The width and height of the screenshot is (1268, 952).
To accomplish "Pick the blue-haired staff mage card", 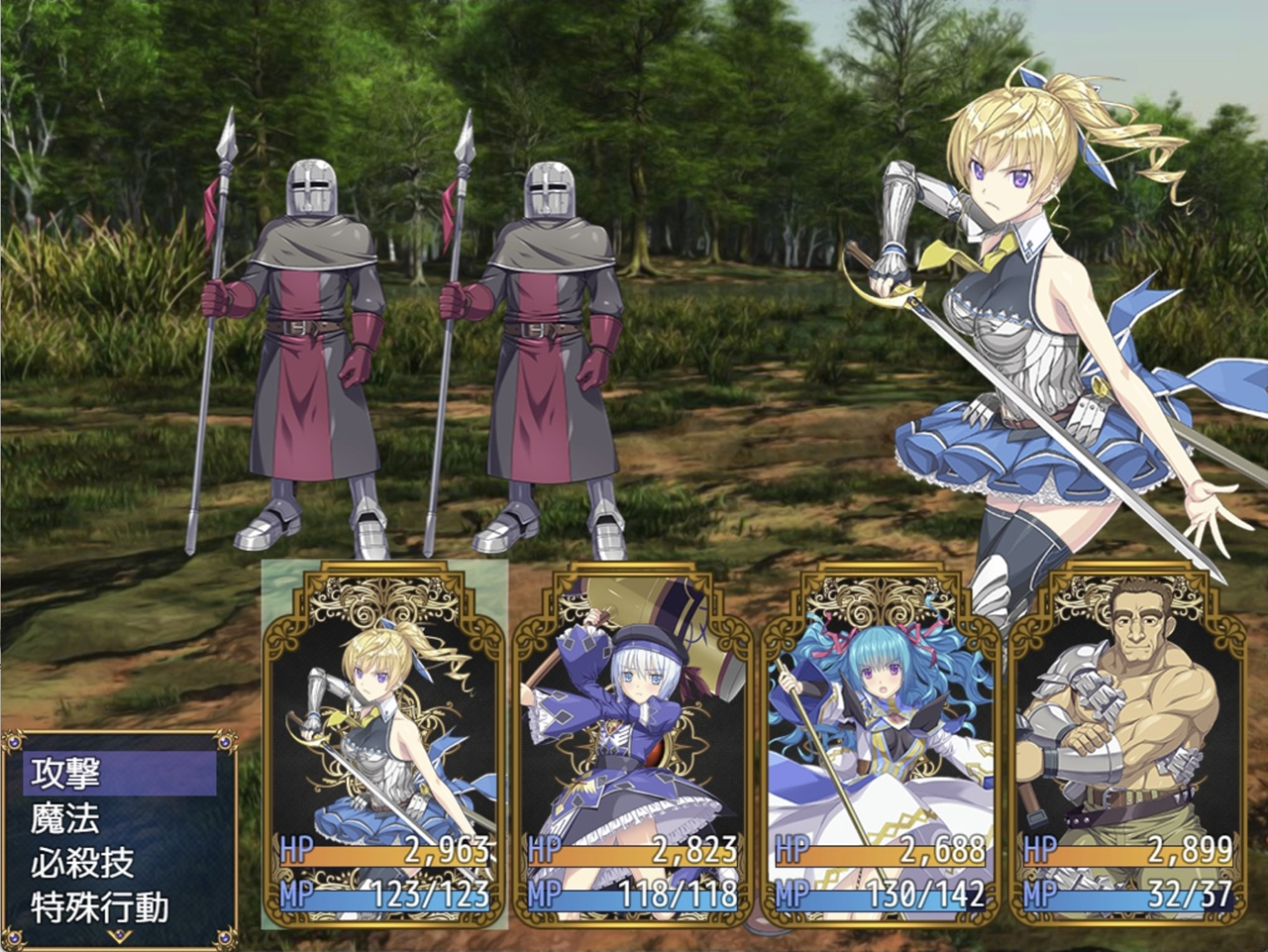I will 880,743.
